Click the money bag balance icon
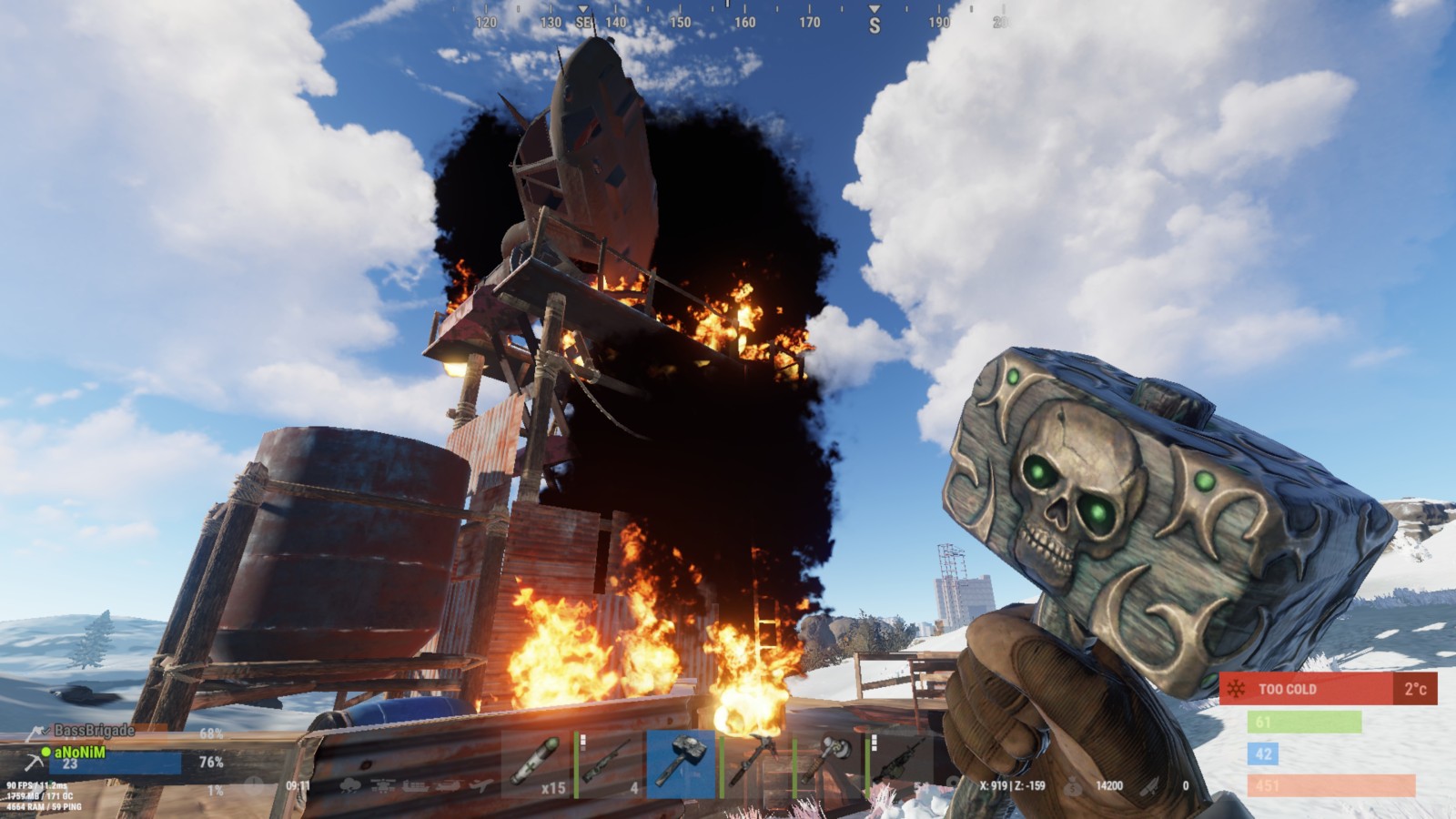1456x819 pixels. (1075, 786)
